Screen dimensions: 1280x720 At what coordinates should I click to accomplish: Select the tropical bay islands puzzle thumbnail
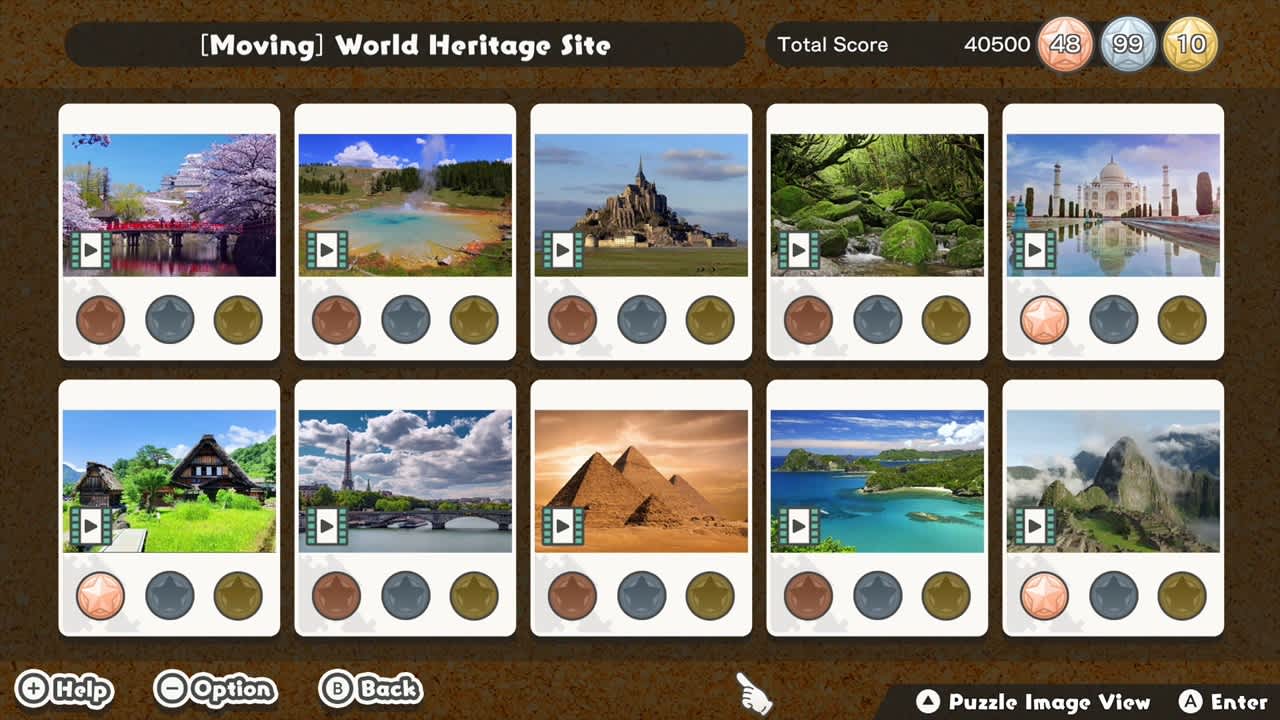coord(877,480)
